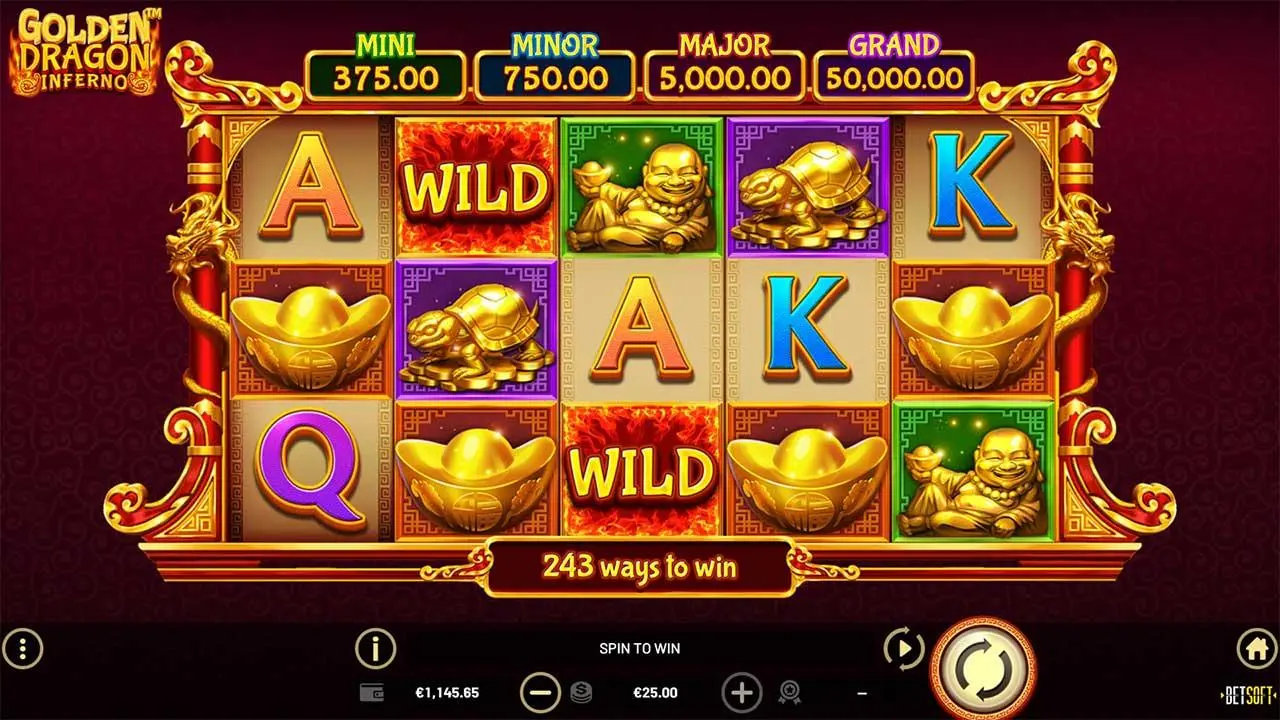
Task: Select the wallet balance icon
Action: [374, 692]
